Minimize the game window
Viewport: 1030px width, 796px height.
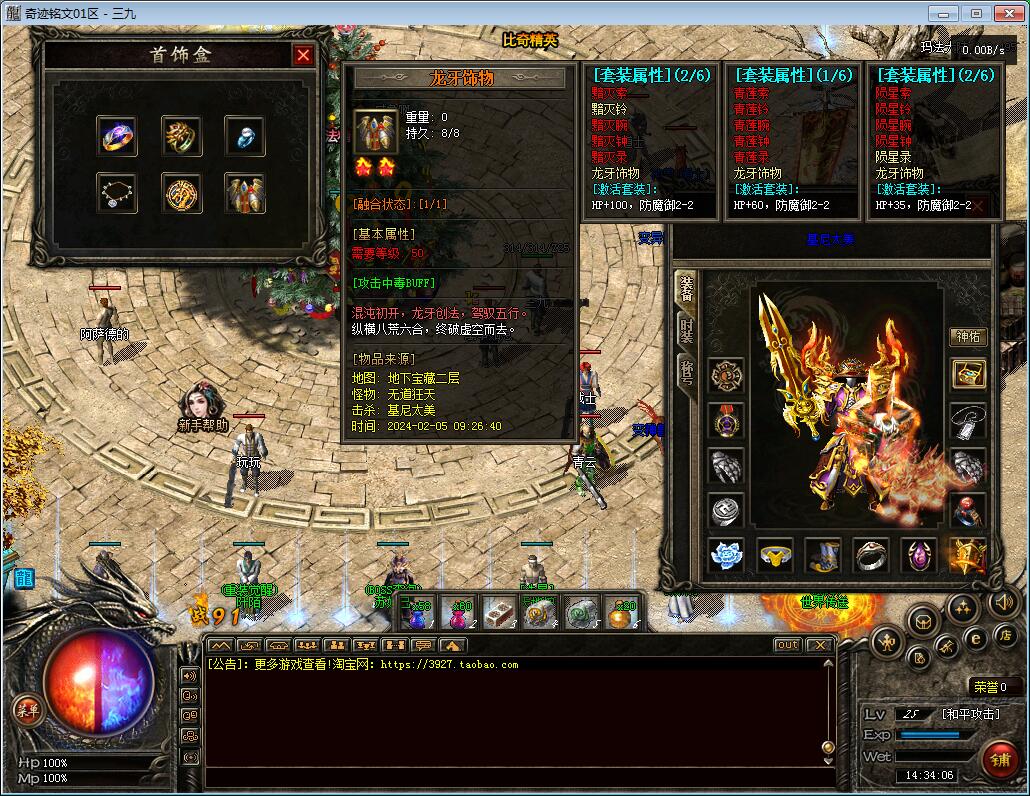[x=940, y=13]
